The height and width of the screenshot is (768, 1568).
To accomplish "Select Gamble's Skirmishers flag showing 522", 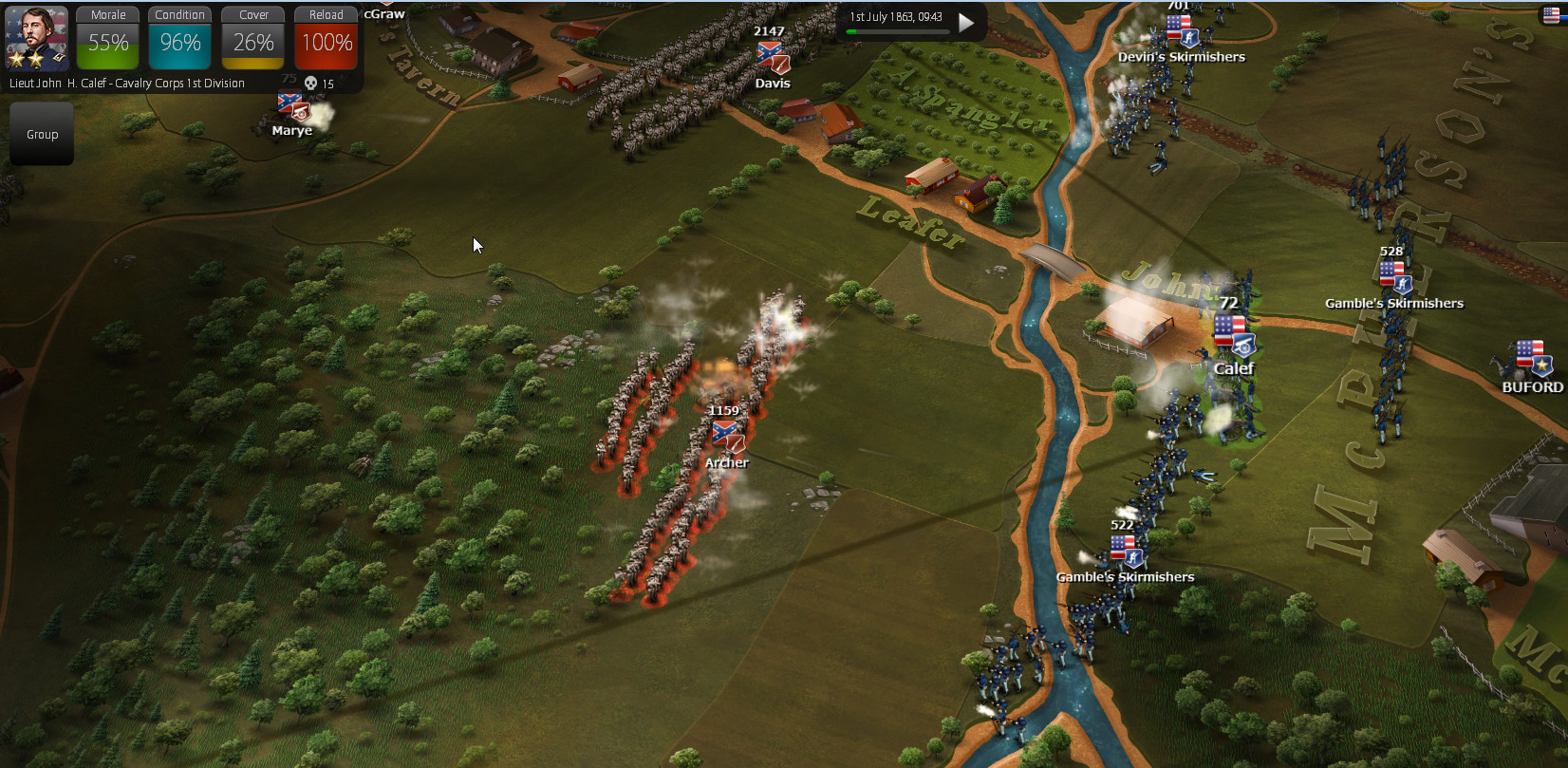I will click(x=1126, y=551).
